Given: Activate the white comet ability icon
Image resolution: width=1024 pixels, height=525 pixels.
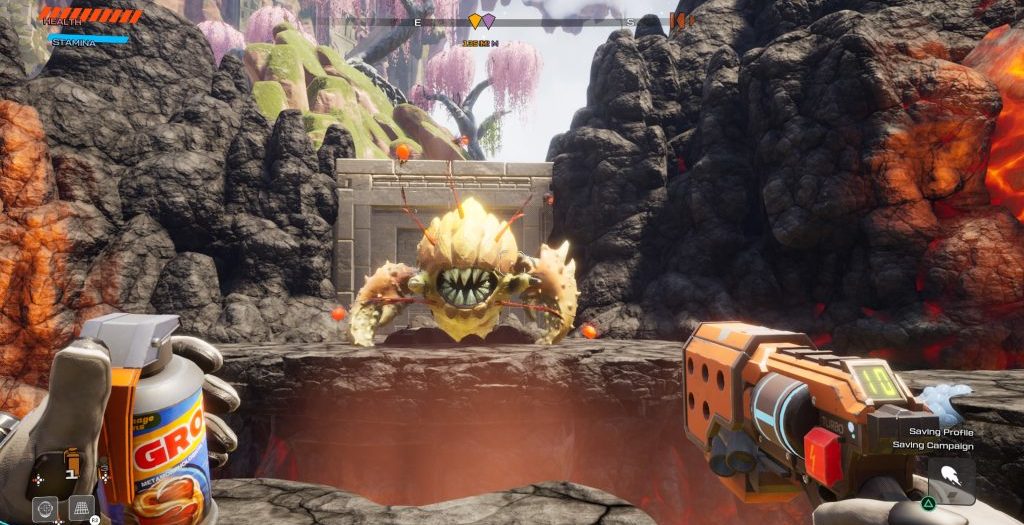Looking at the screenshot, I should [951, 479].
